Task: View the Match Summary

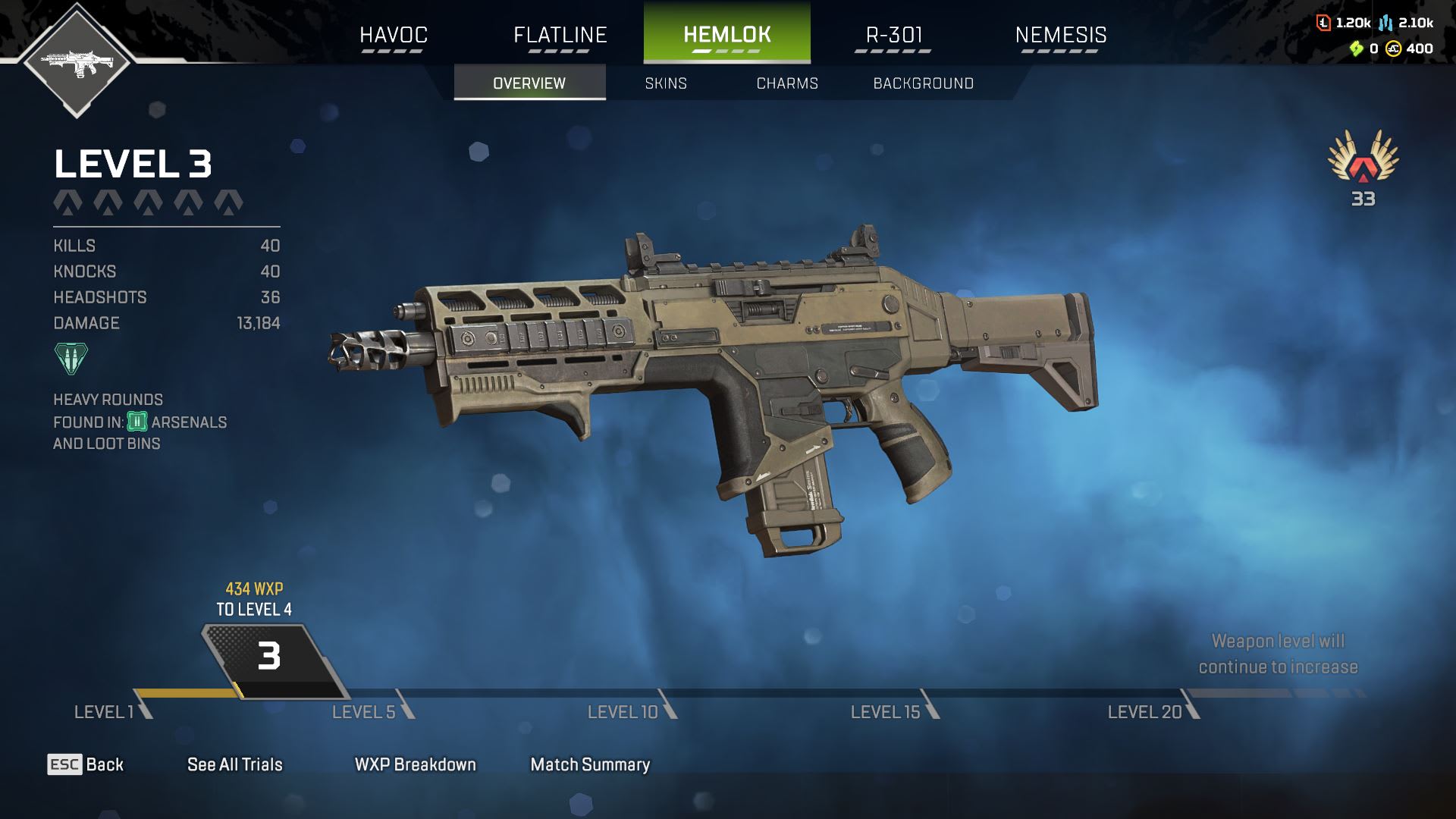Action: [590, 764]
